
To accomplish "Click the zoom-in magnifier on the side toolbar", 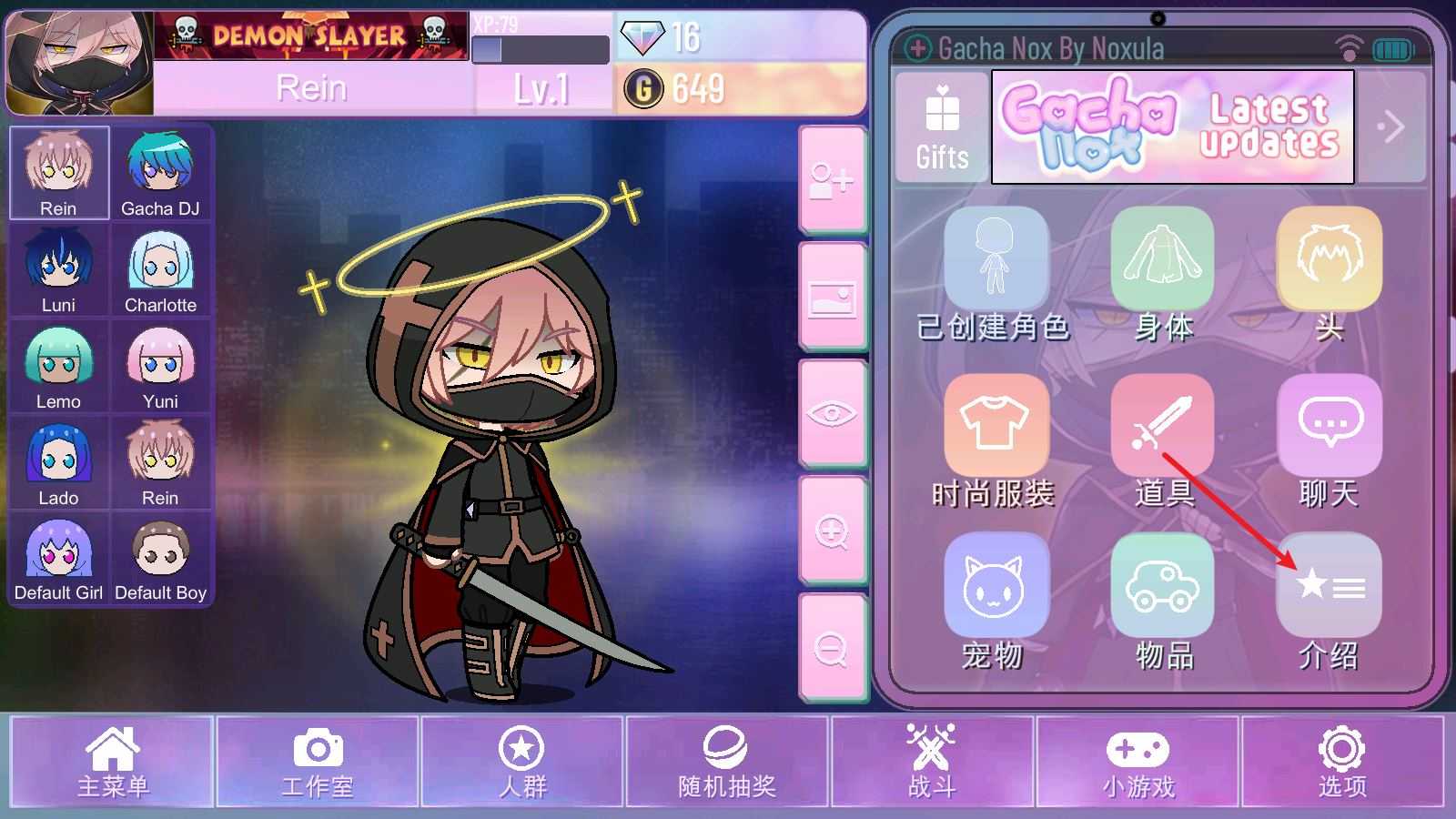I will [833, 531].
